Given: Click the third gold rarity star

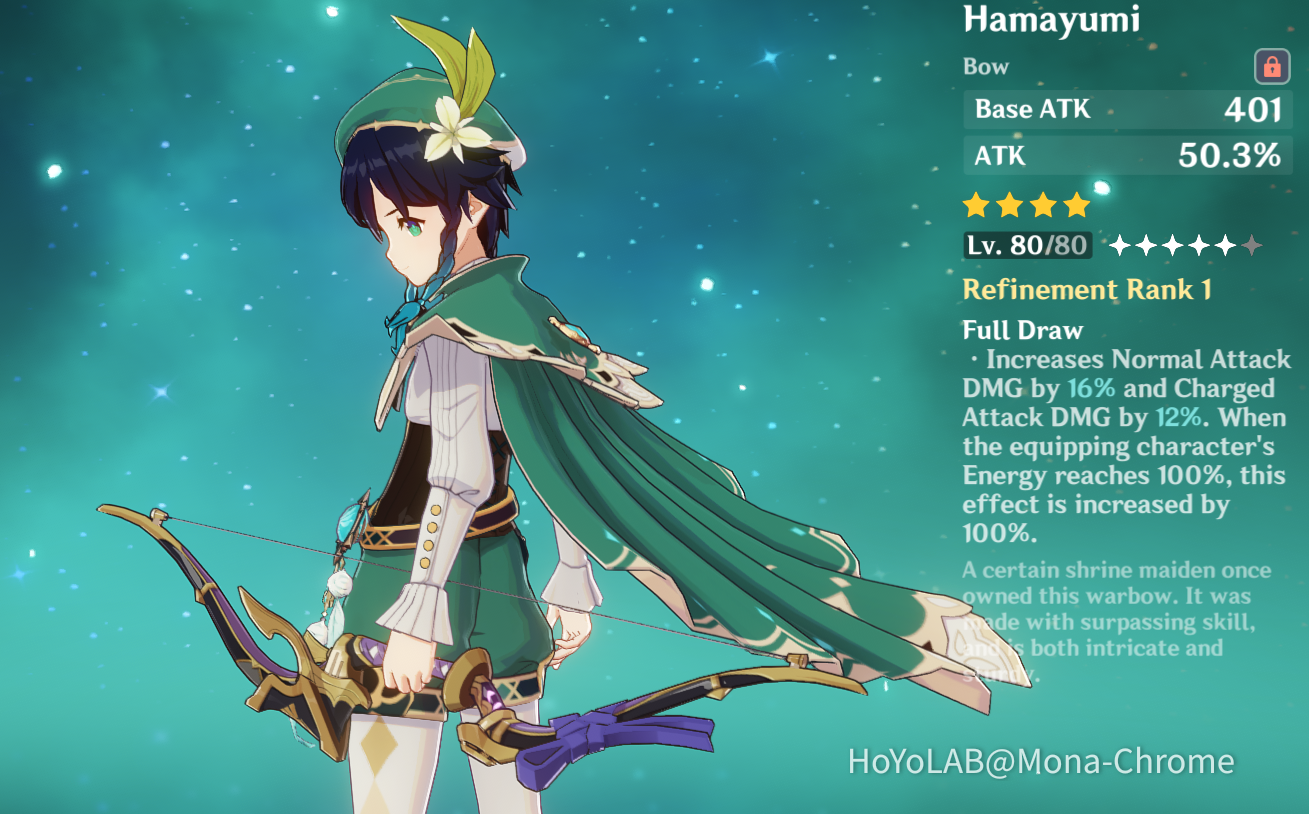Looking at the screenshot, I should pyautogui.click(x=1044, y=205).
